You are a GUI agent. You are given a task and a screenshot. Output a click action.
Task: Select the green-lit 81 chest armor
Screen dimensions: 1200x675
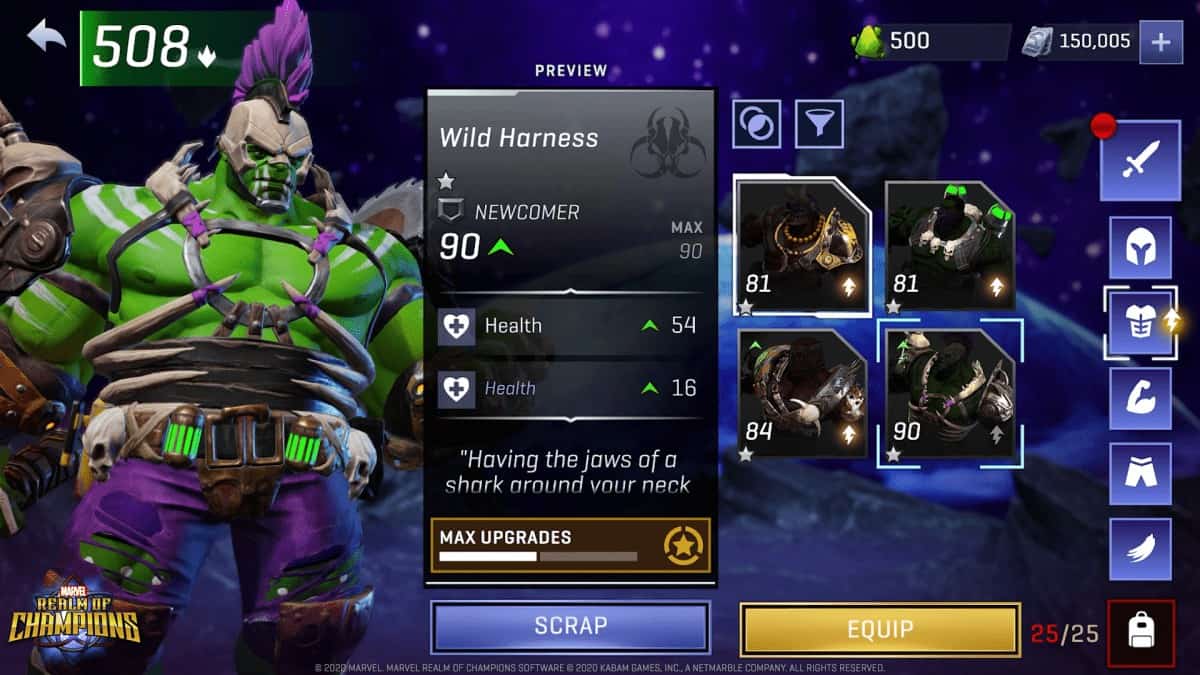click(950, 246)
